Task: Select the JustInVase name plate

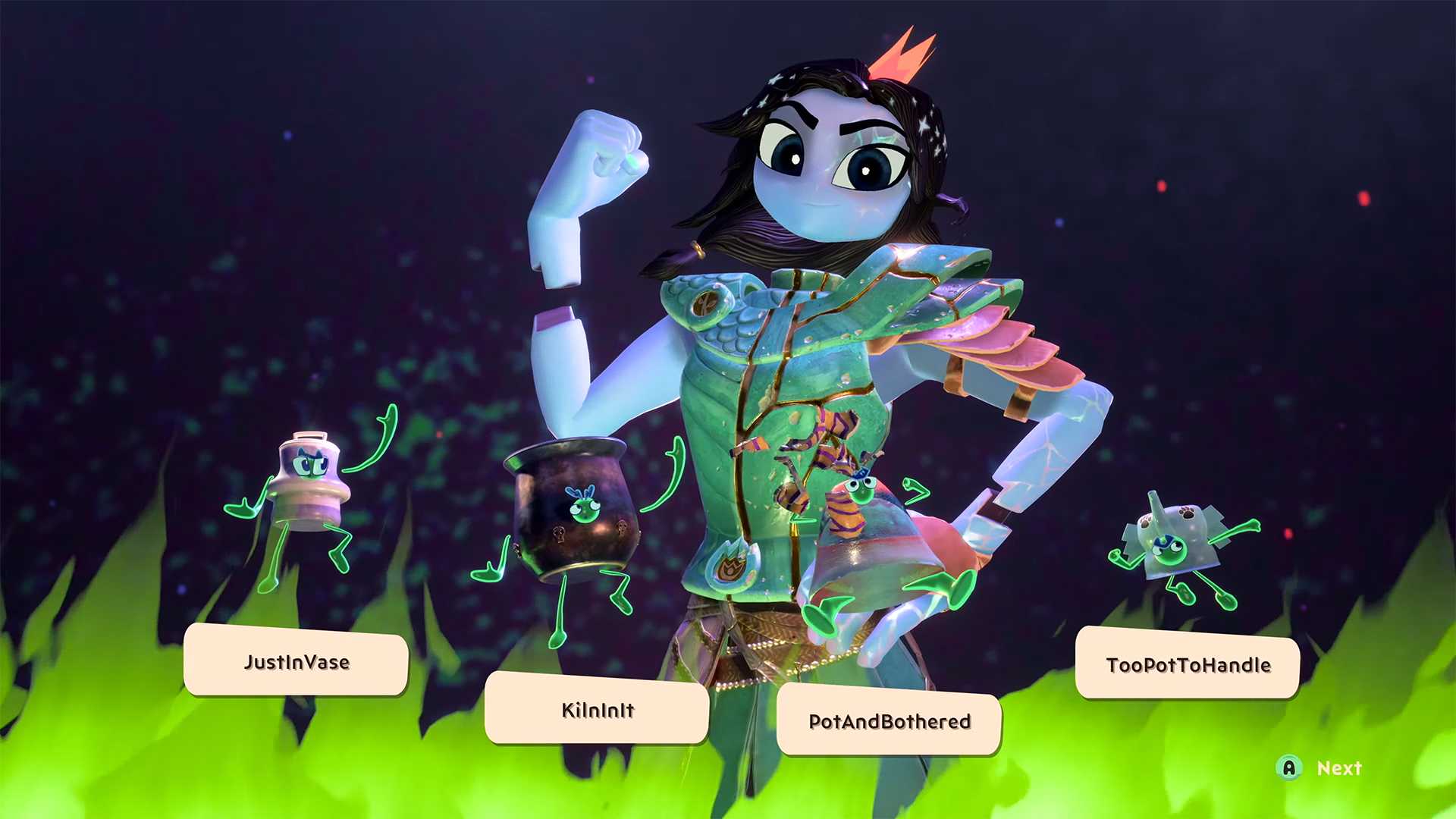Action: 296,662
